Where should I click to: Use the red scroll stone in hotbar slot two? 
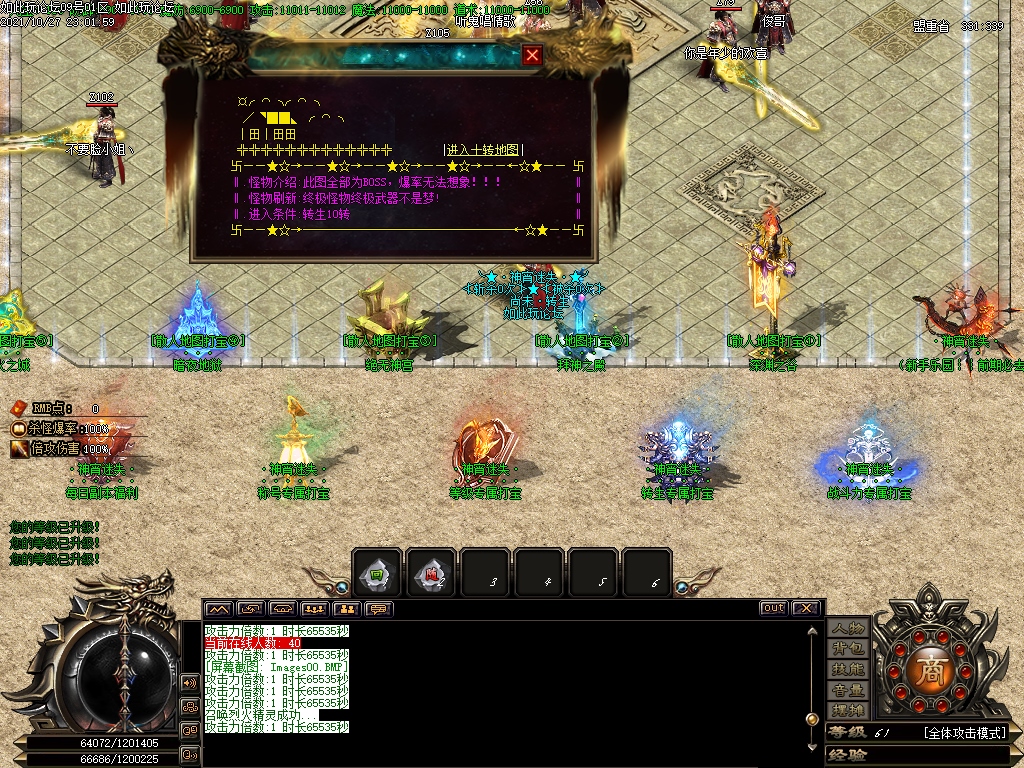pyautogui.click(x=432, y=574)
